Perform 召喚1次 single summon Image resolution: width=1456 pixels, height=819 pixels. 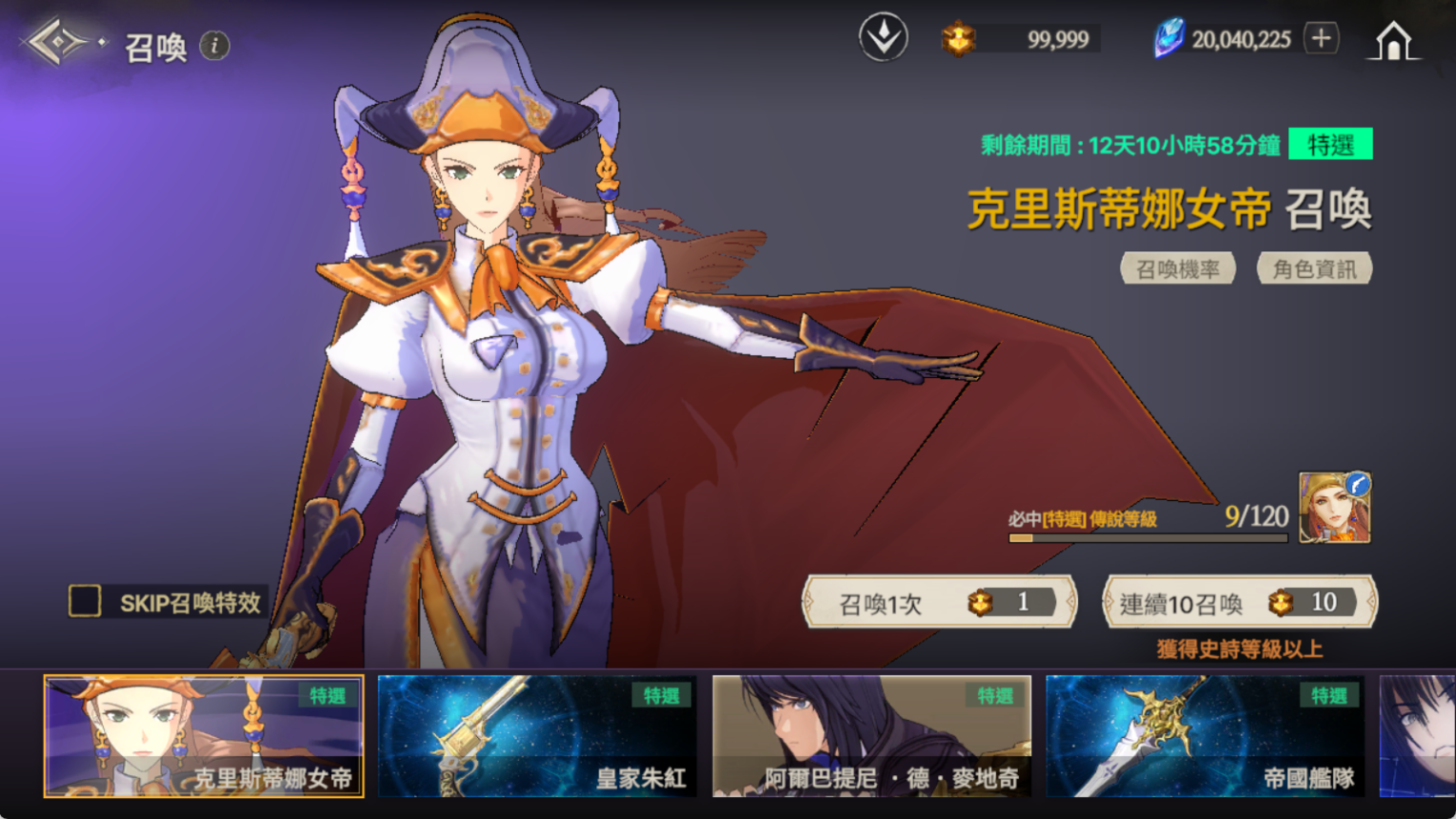[x=940, y=602]
